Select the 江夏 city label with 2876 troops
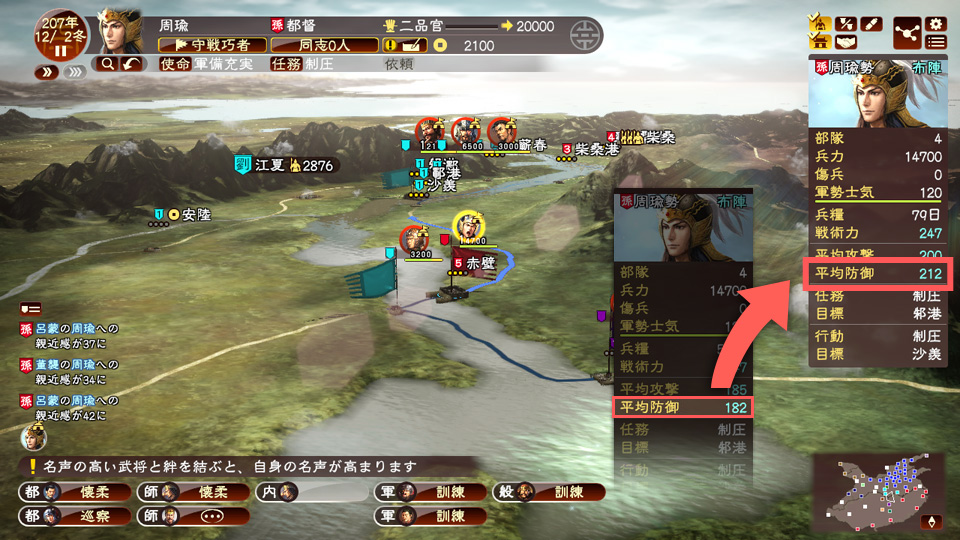 click(x=283, y=165)
